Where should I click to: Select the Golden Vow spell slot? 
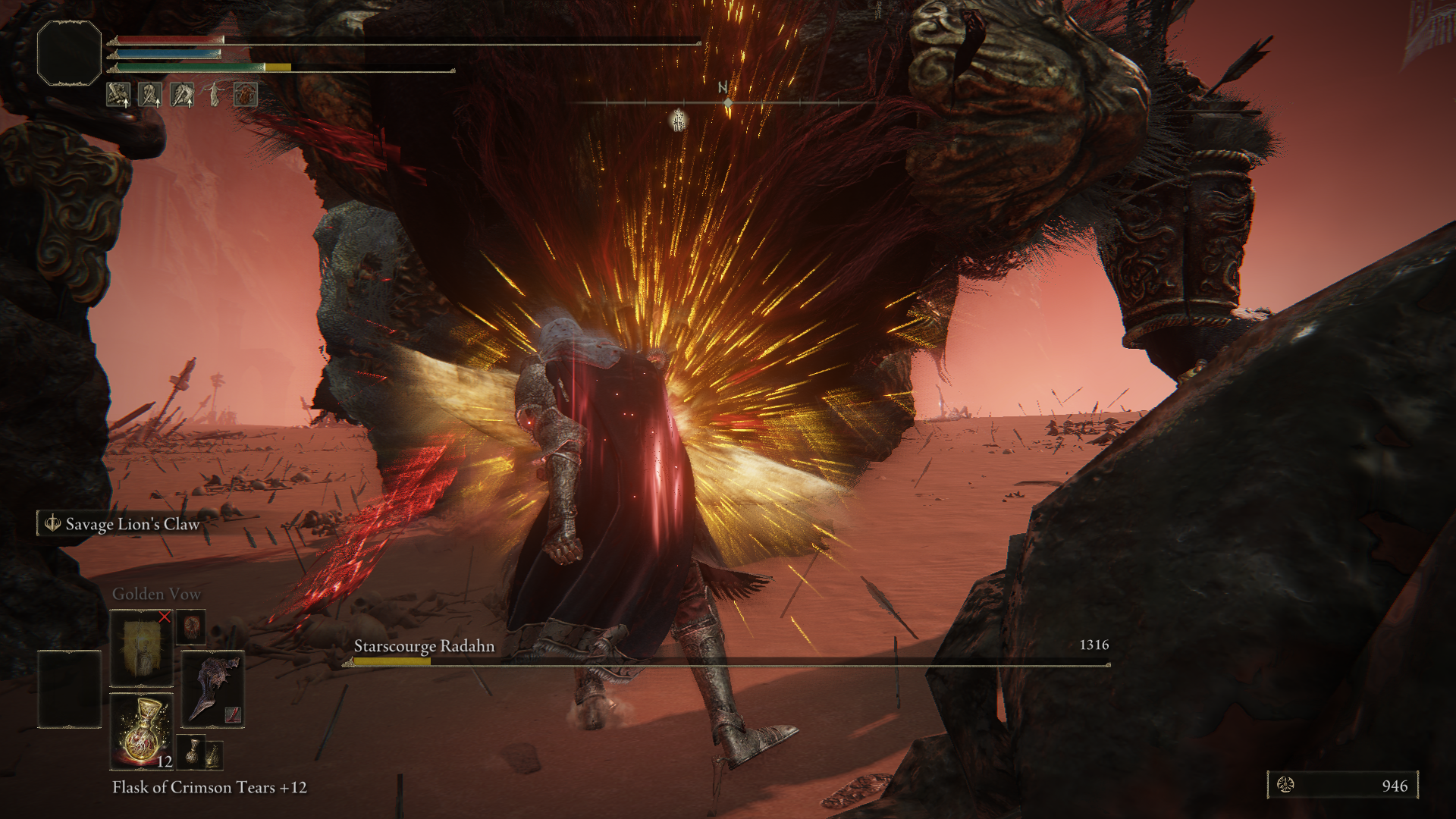point(141,647)
